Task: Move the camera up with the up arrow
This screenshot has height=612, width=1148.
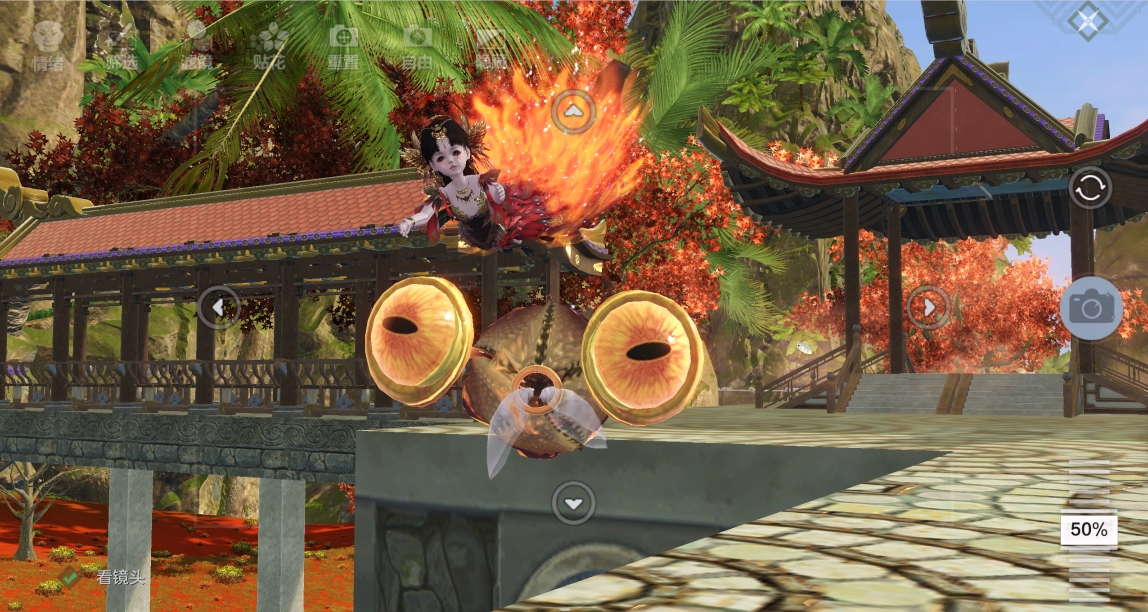Action: click(573, 112)
